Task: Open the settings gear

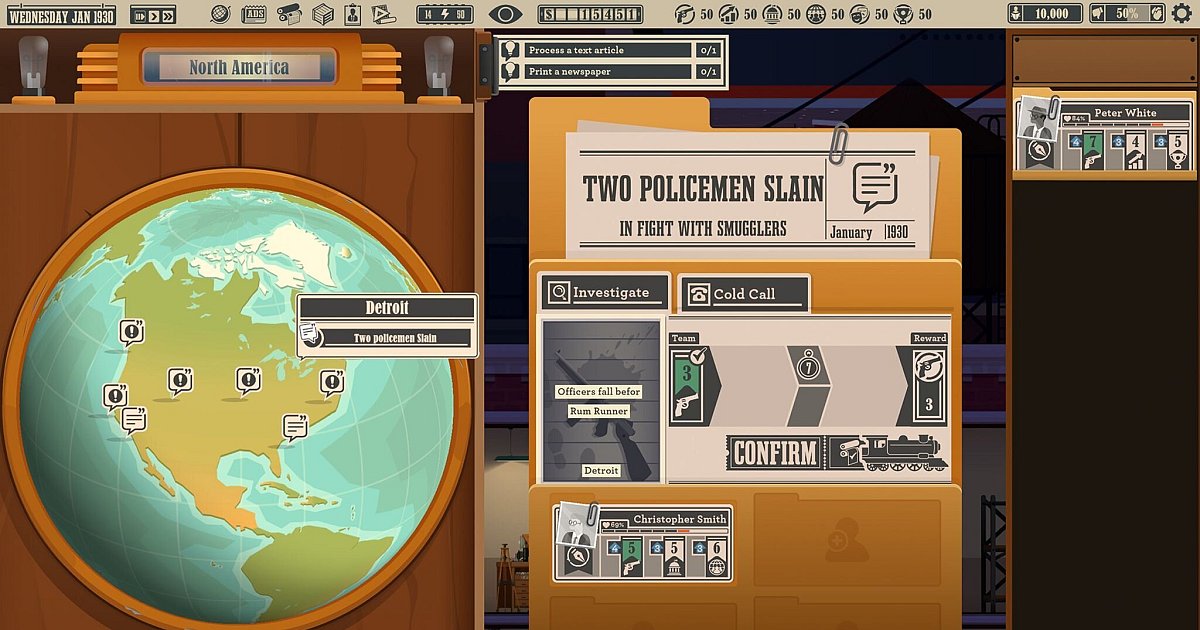Action: tap(1182, 14)
